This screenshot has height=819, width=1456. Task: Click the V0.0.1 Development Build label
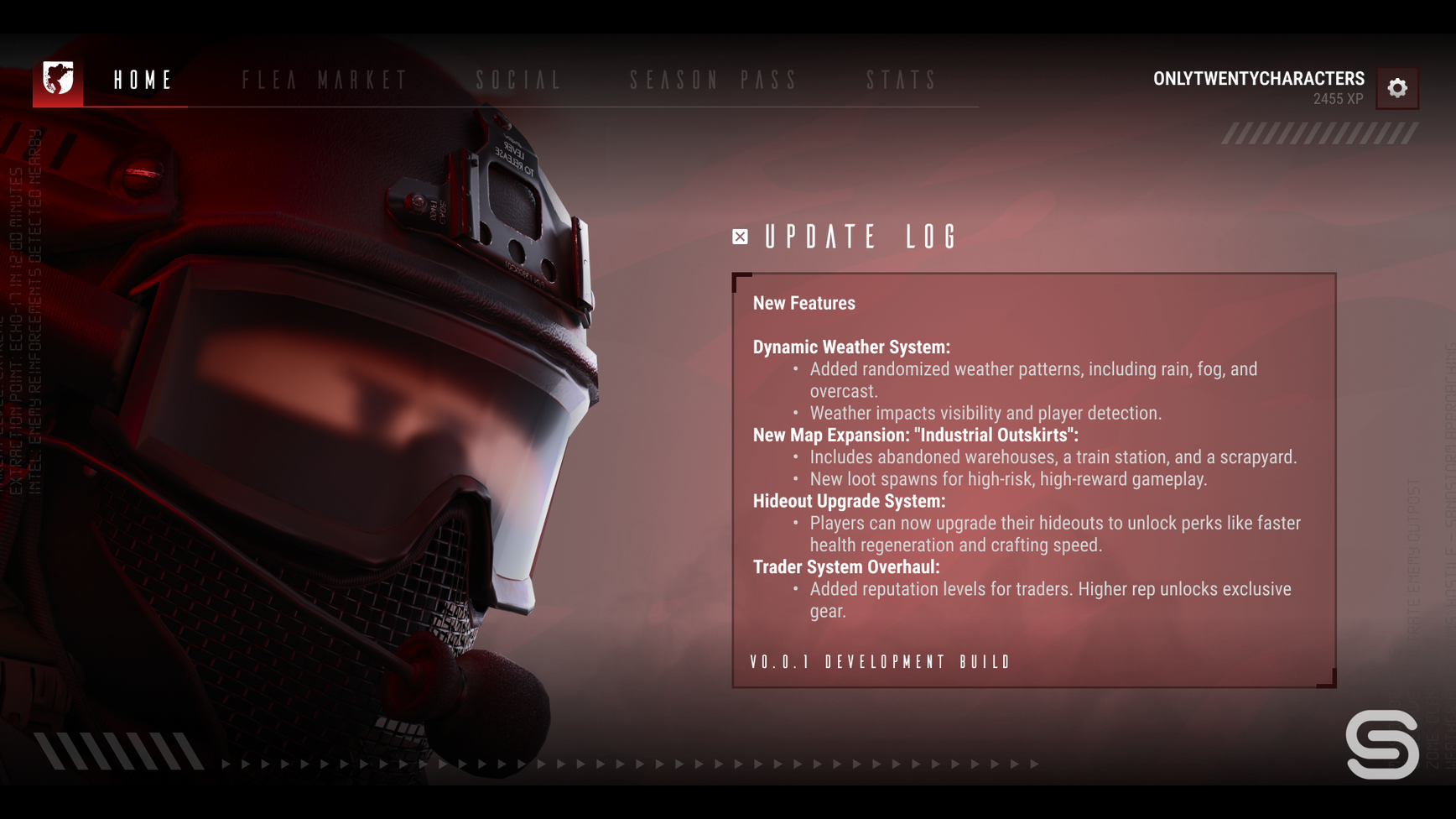880,662
